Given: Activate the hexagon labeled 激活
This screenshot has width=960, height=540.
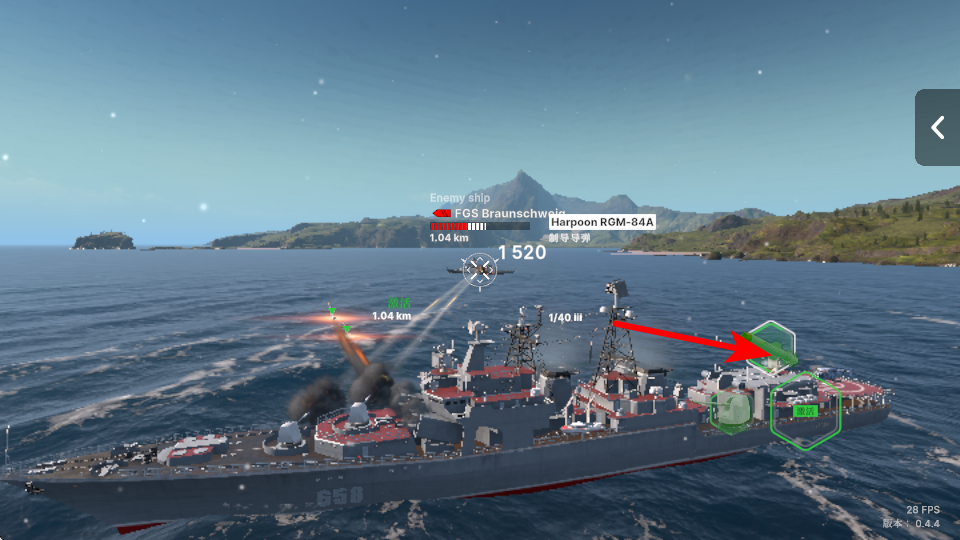Looking at the screenshot, I should tap(805, 410).
